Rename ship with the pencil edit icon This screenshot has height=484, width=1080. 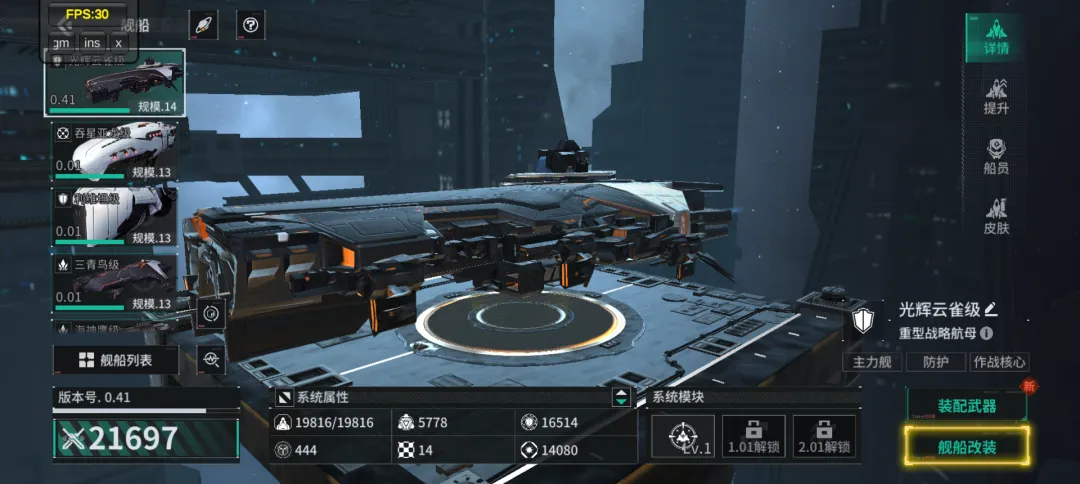(991, 309)
